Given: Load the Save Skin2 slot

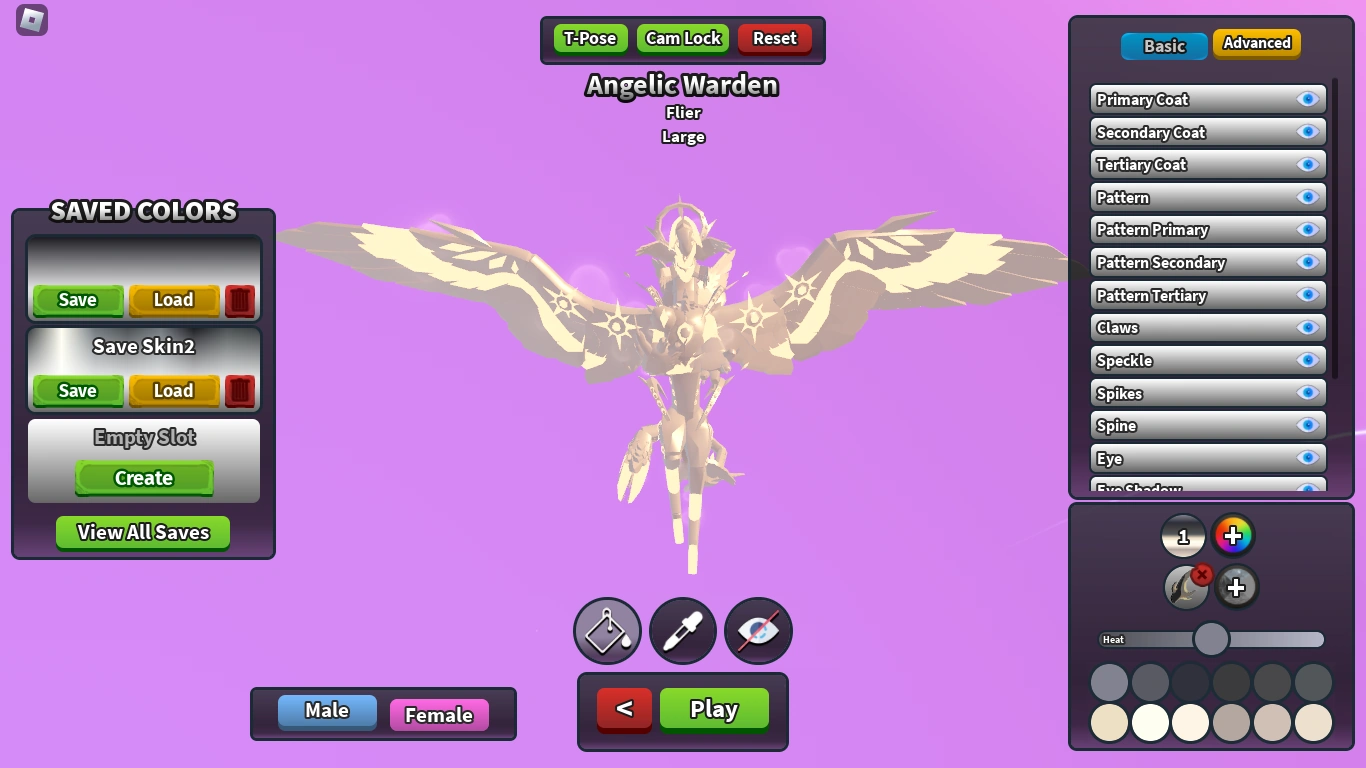Looking at the screenshot, I should (x=173, y=391).
